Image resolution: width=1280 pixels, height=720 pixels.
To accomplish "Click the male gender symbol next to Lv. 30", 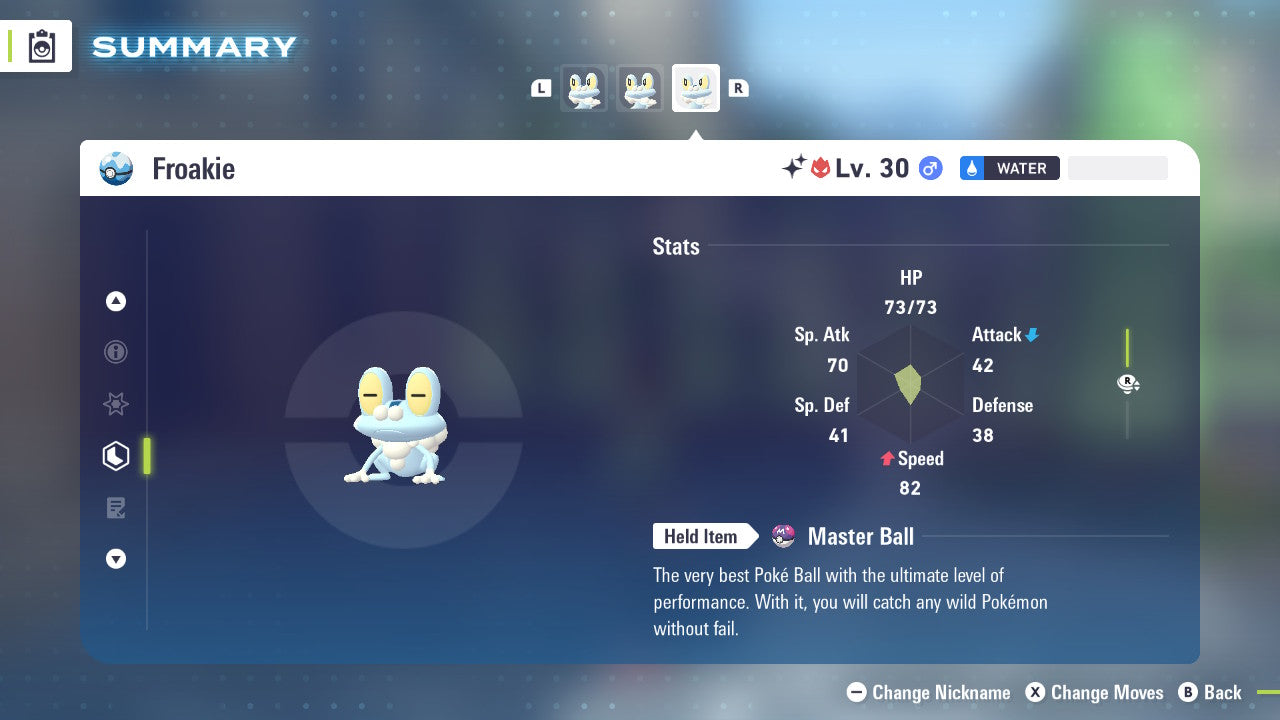I will [929, 168].
